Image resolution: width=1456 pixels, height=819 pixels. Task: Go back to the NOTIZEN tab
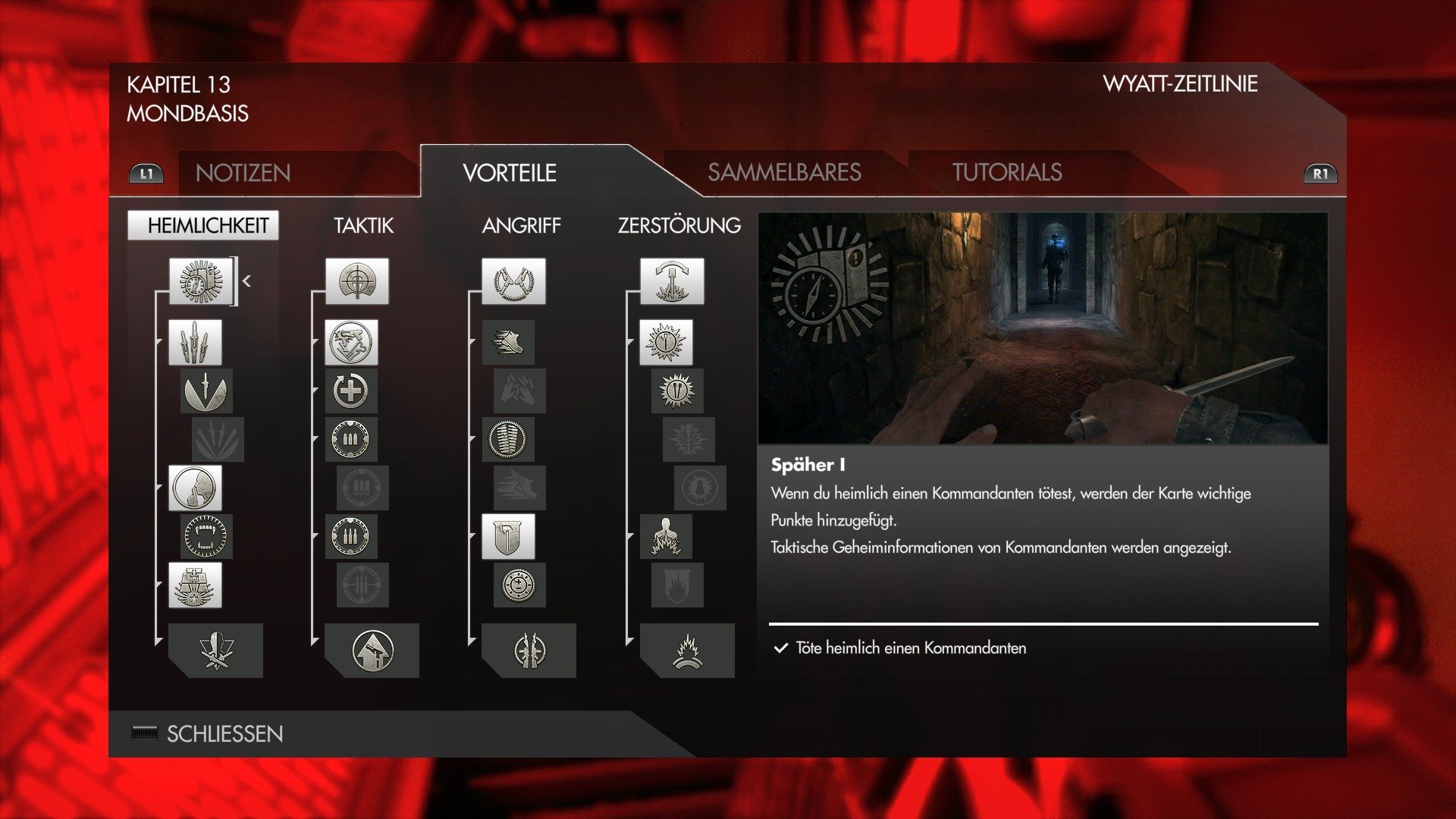[243, 174]
